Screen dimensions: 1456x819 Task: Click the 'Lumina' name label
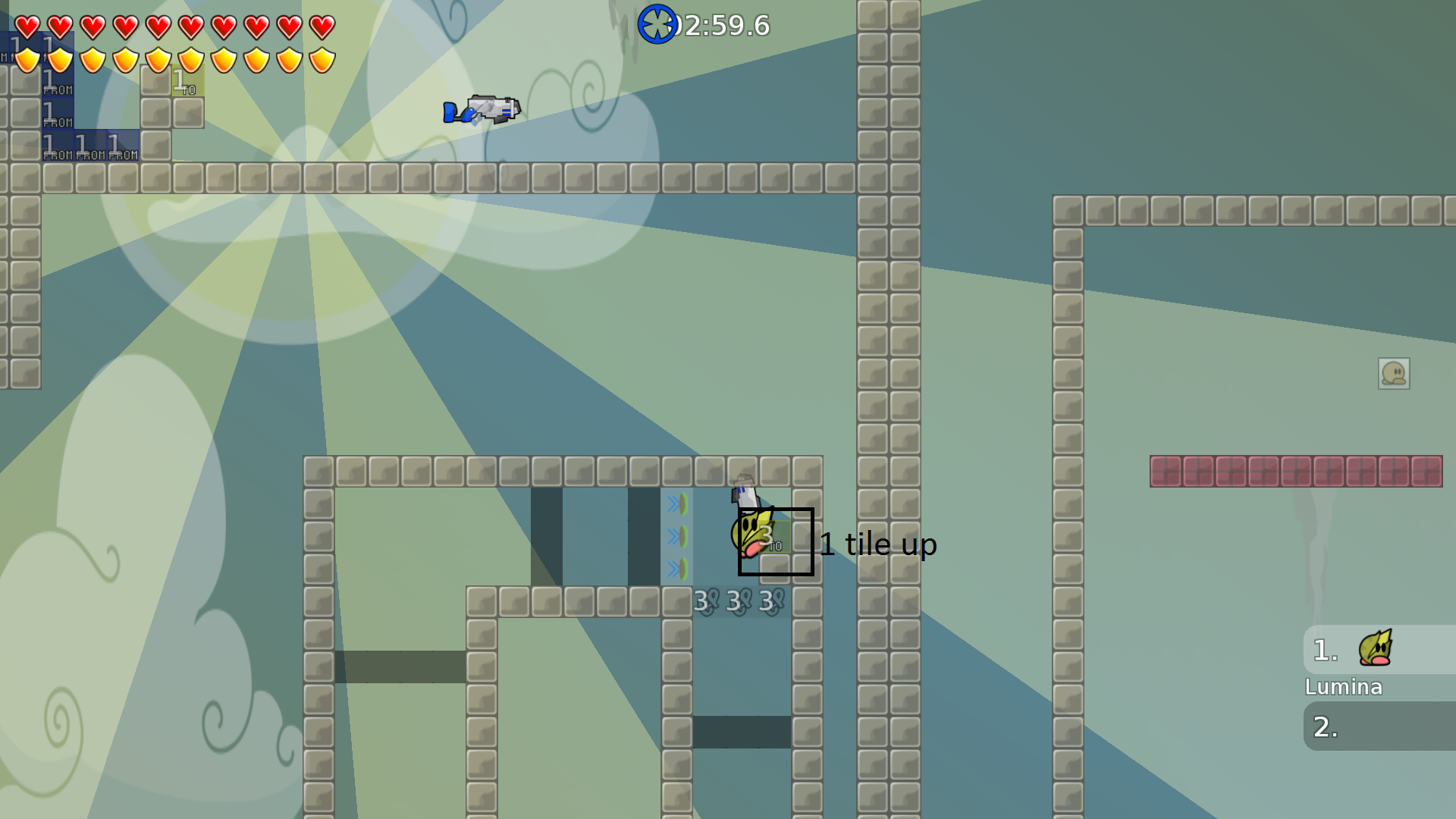click(x=1343, y=687)
